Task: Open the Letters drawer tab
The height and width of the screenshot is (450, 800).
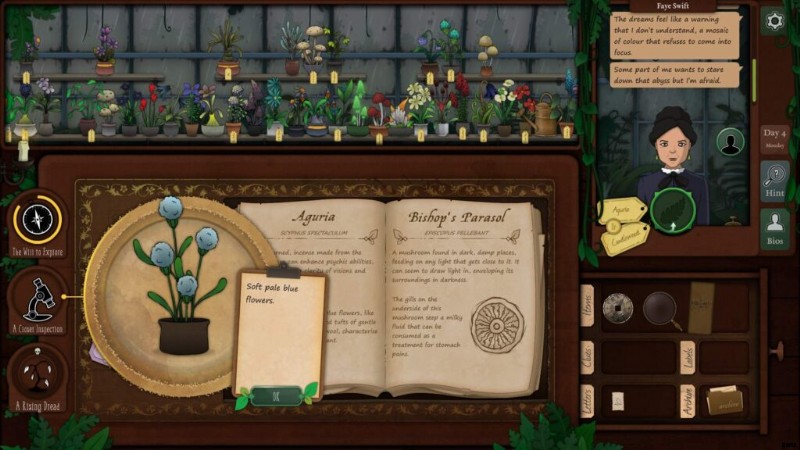Action: (x=589, y=402)
